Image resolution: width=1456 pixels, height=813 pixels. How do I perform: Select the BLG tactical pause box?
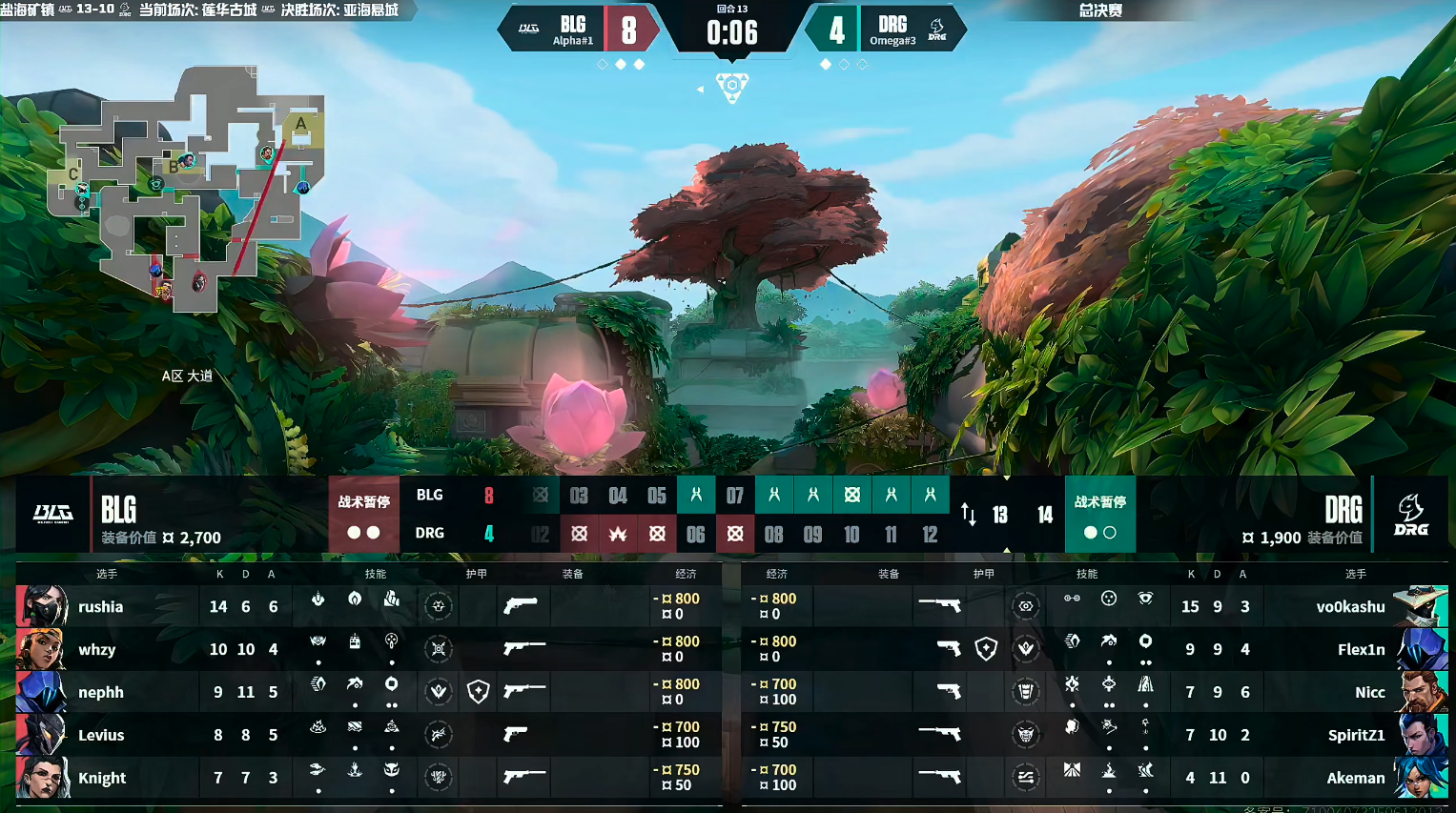click(x=363, y=515)
